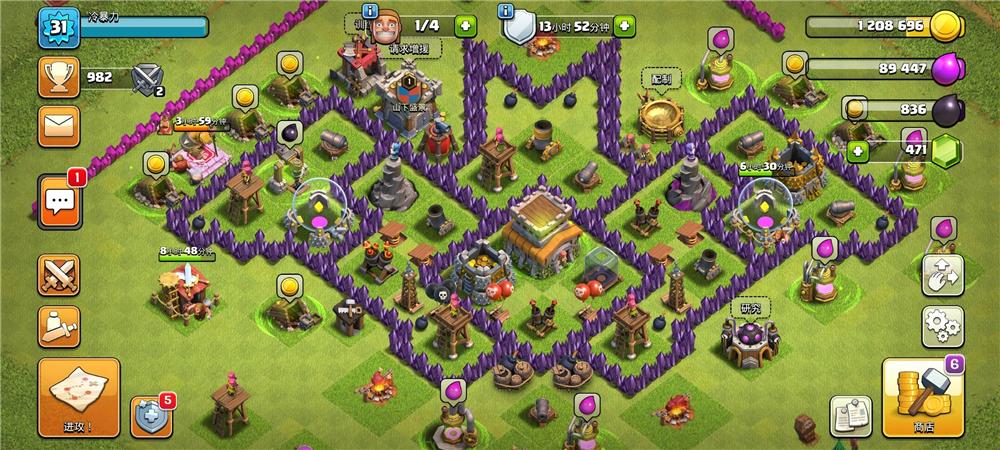Viewport: 1000px width, 450px height.
Task: Open the paper notes button beside the shop
Action: [x=850, y=415]
